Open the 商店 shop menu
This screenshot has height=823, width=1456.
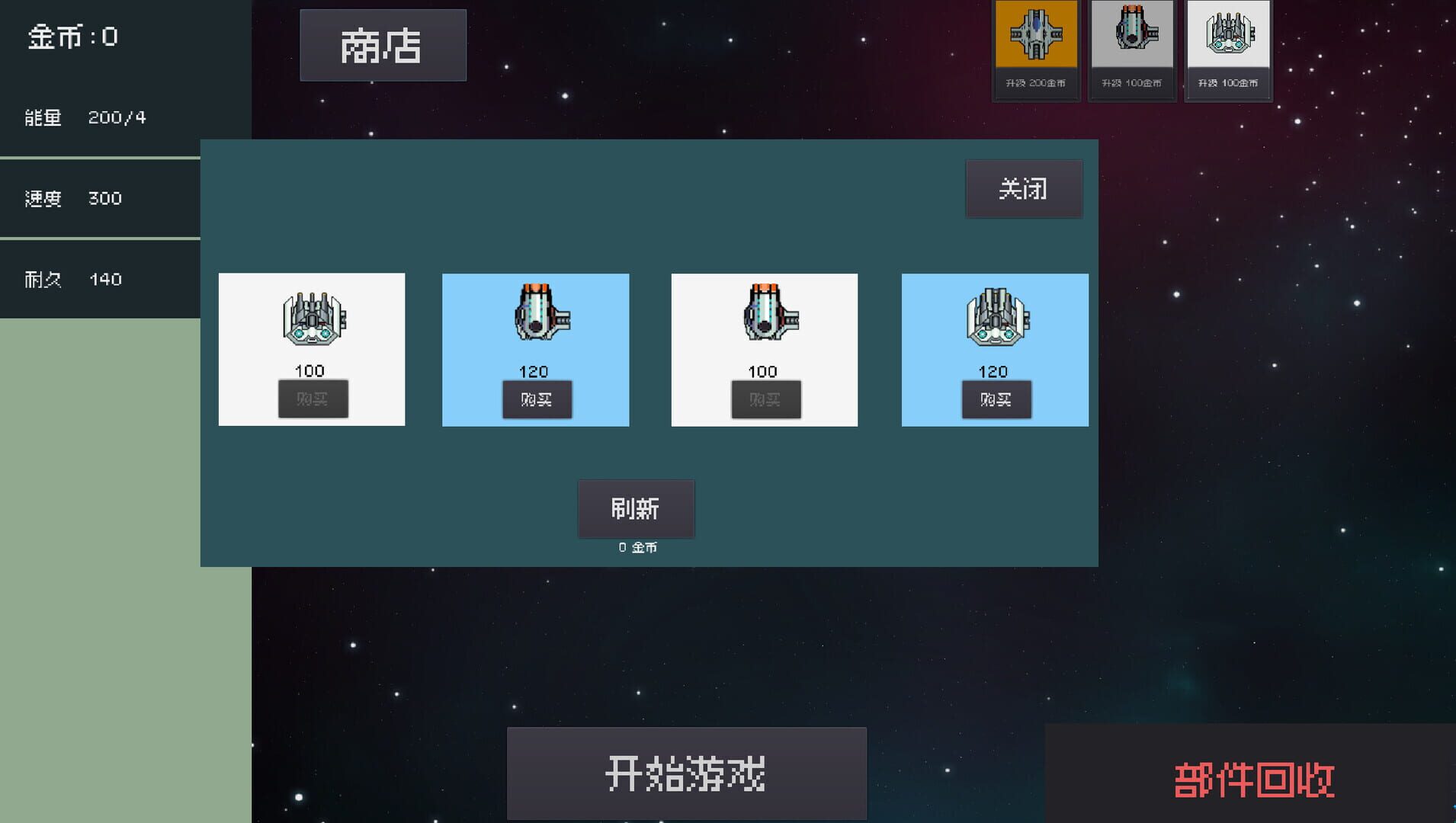point(383,45)
